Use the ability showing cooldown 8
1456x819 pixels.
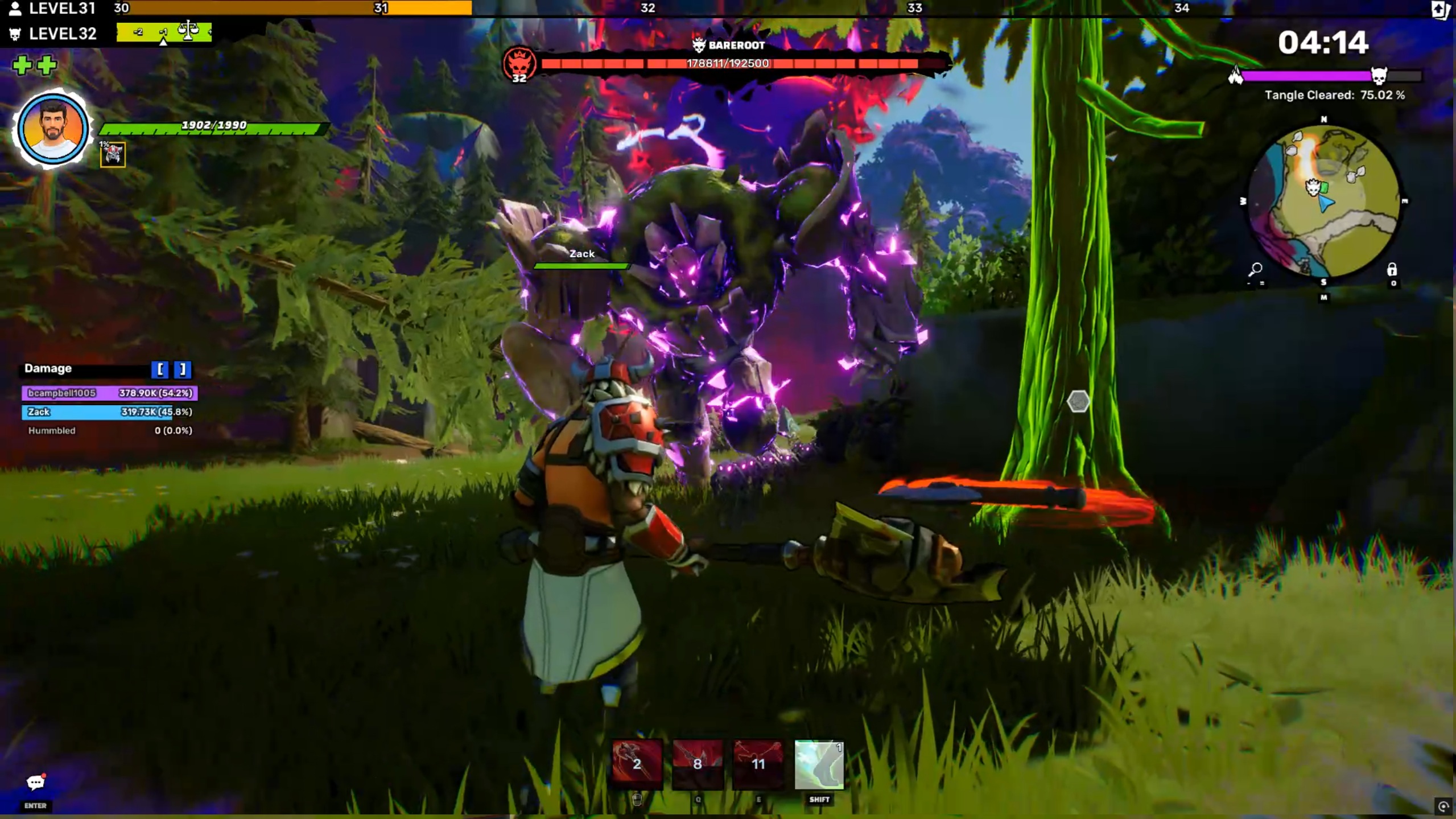click(x=698, y=763)
